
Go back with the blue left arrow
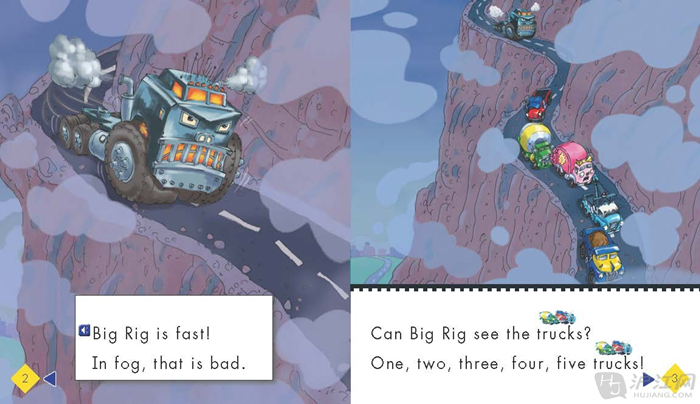click(48, 378)
